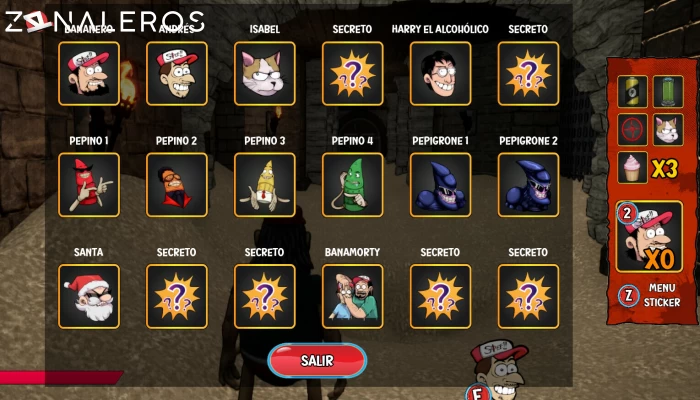Screen dimensions: 700x400
Task: Choose the Andrés sticker tile
Action: coord(177,73)
